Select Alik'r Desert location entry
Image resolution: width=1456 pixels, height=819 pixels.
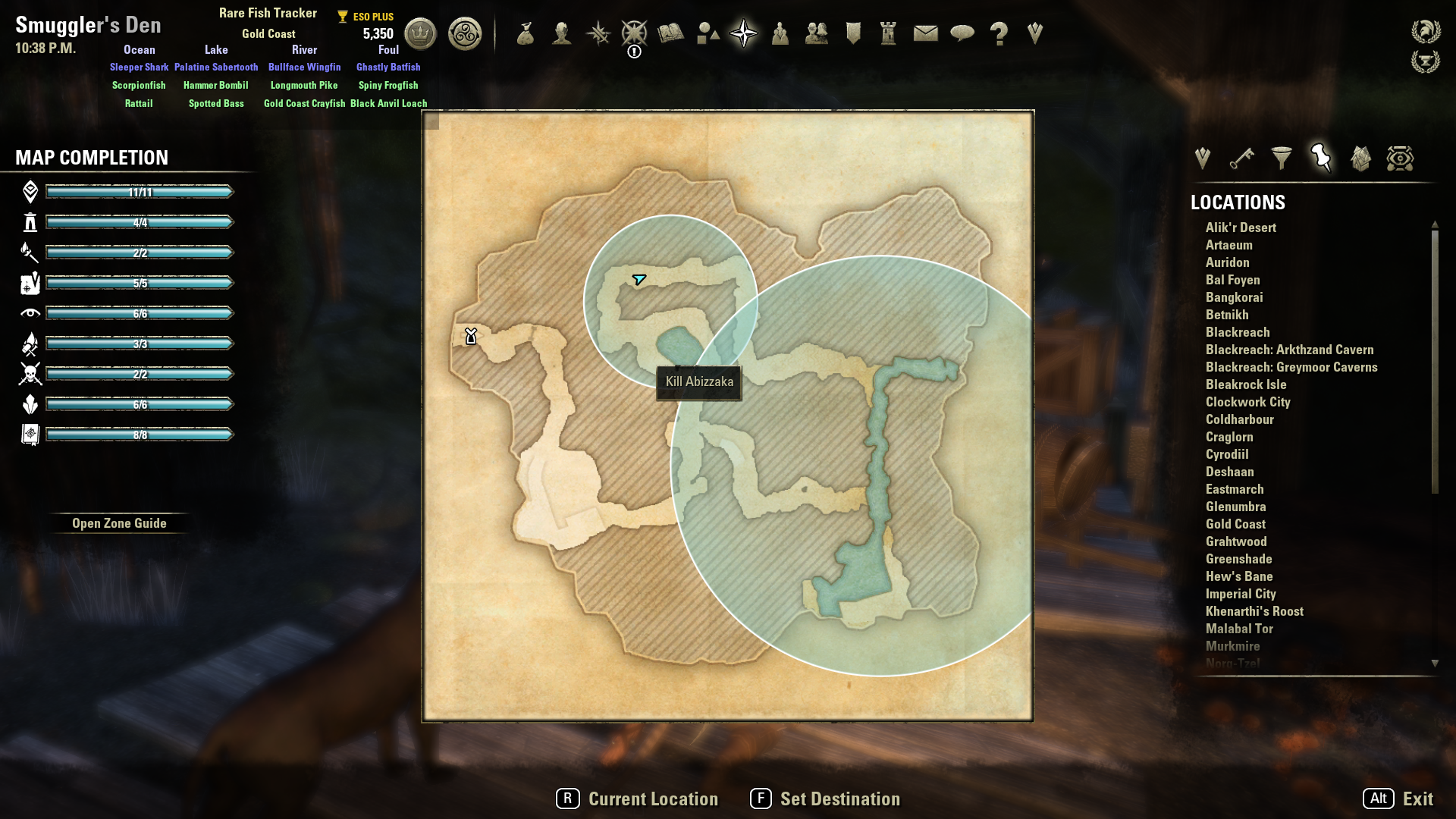(1241, 227)
